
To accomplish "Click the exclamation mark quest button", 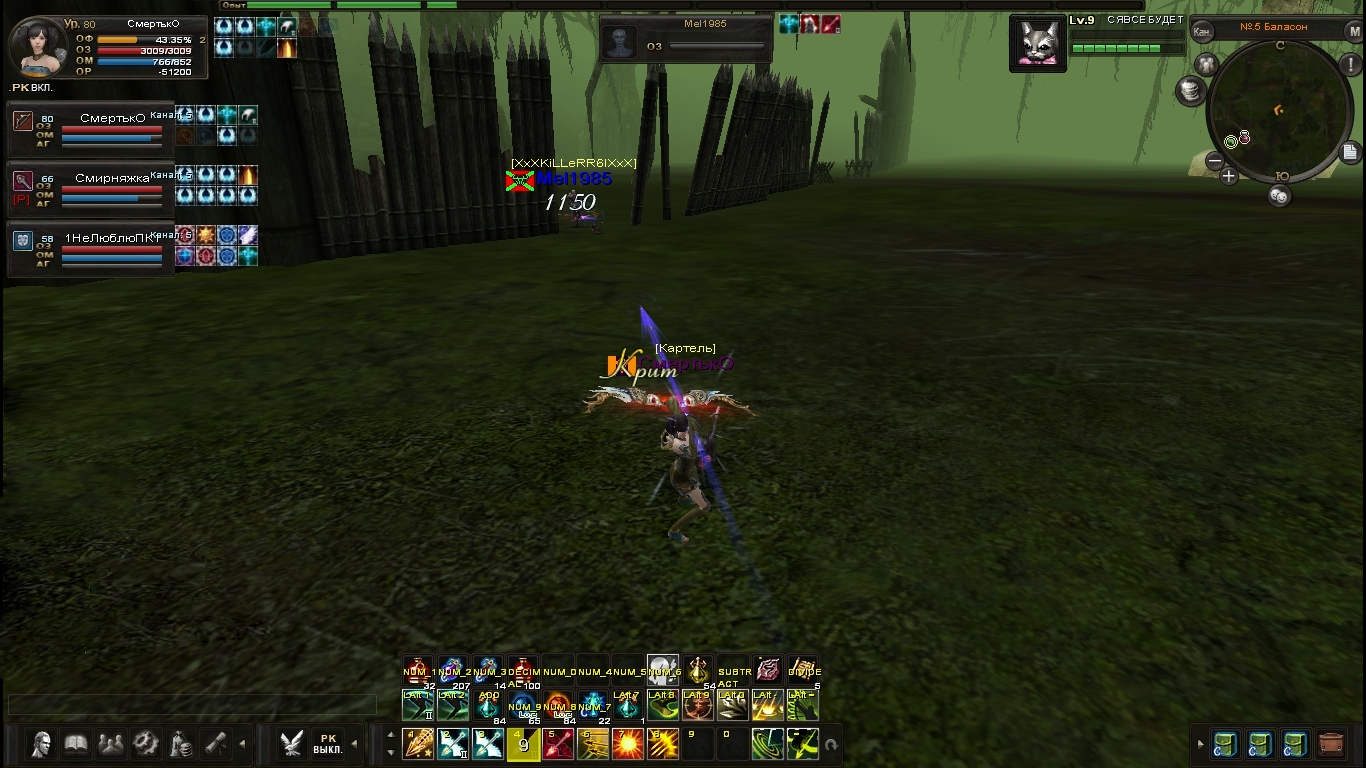I will click(x=1349, y=65).
